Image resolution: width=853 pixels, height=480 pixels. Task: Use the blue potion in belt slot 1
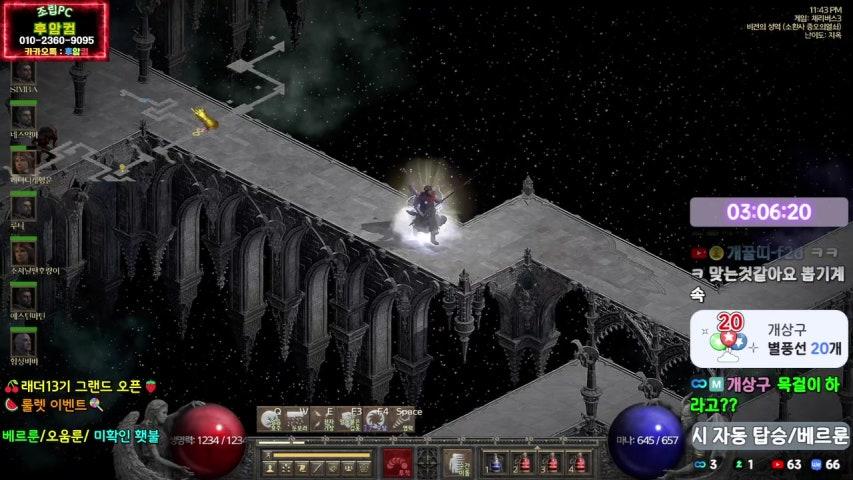click(x=493, y=463)
